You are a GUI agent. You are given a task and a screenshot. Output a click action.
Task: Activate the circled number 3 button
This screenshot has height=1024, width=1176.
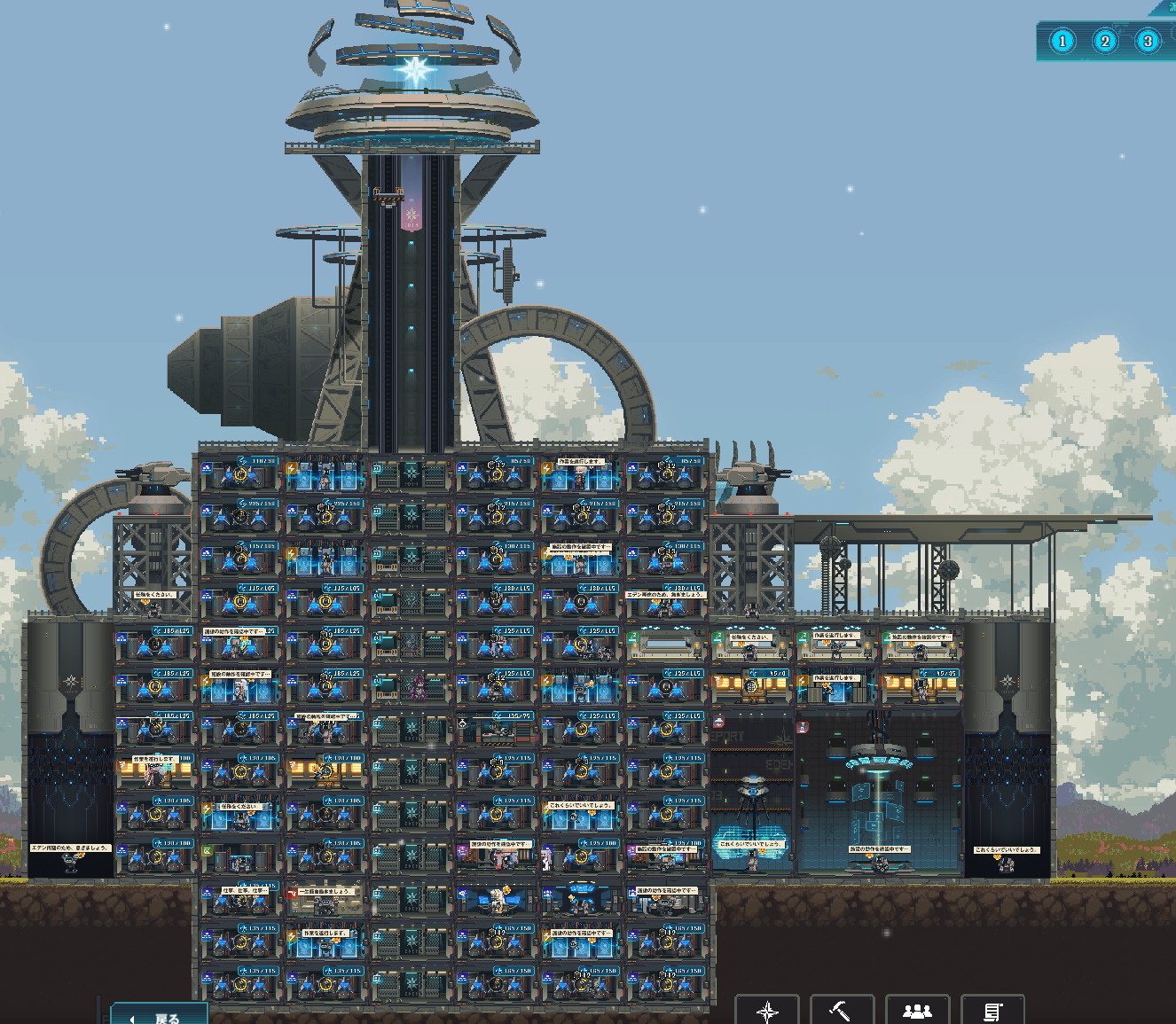[1148, 41]
